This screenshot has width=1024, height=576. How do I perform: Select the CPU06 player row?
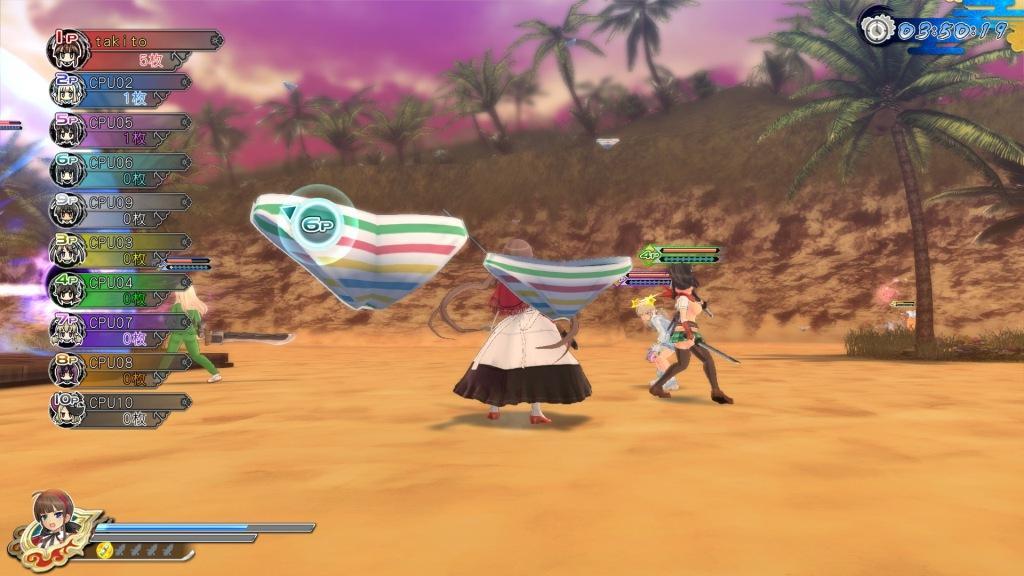(122, 169)
